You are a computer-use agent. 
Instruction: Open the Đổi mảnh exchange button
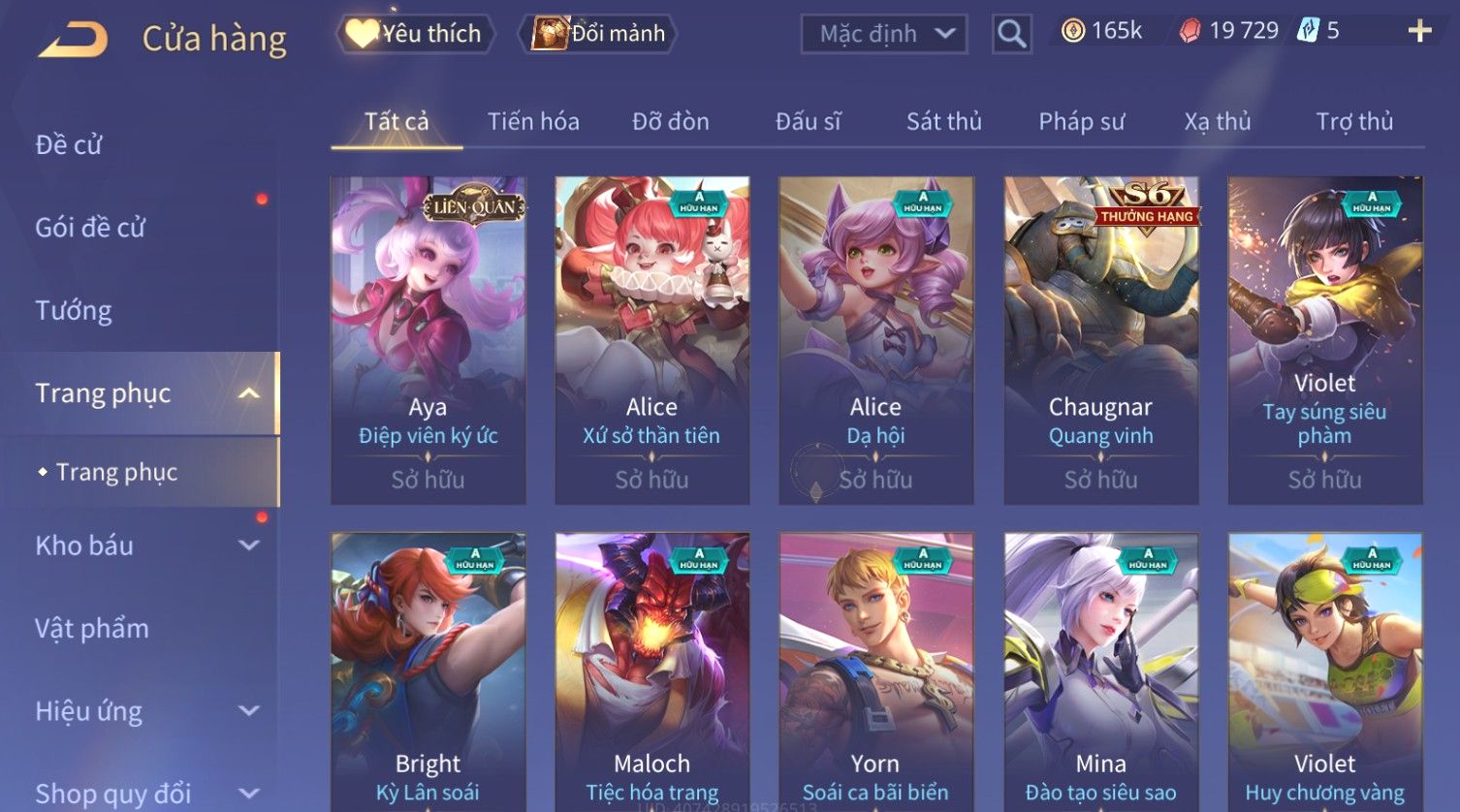click(x=599, y=34)
